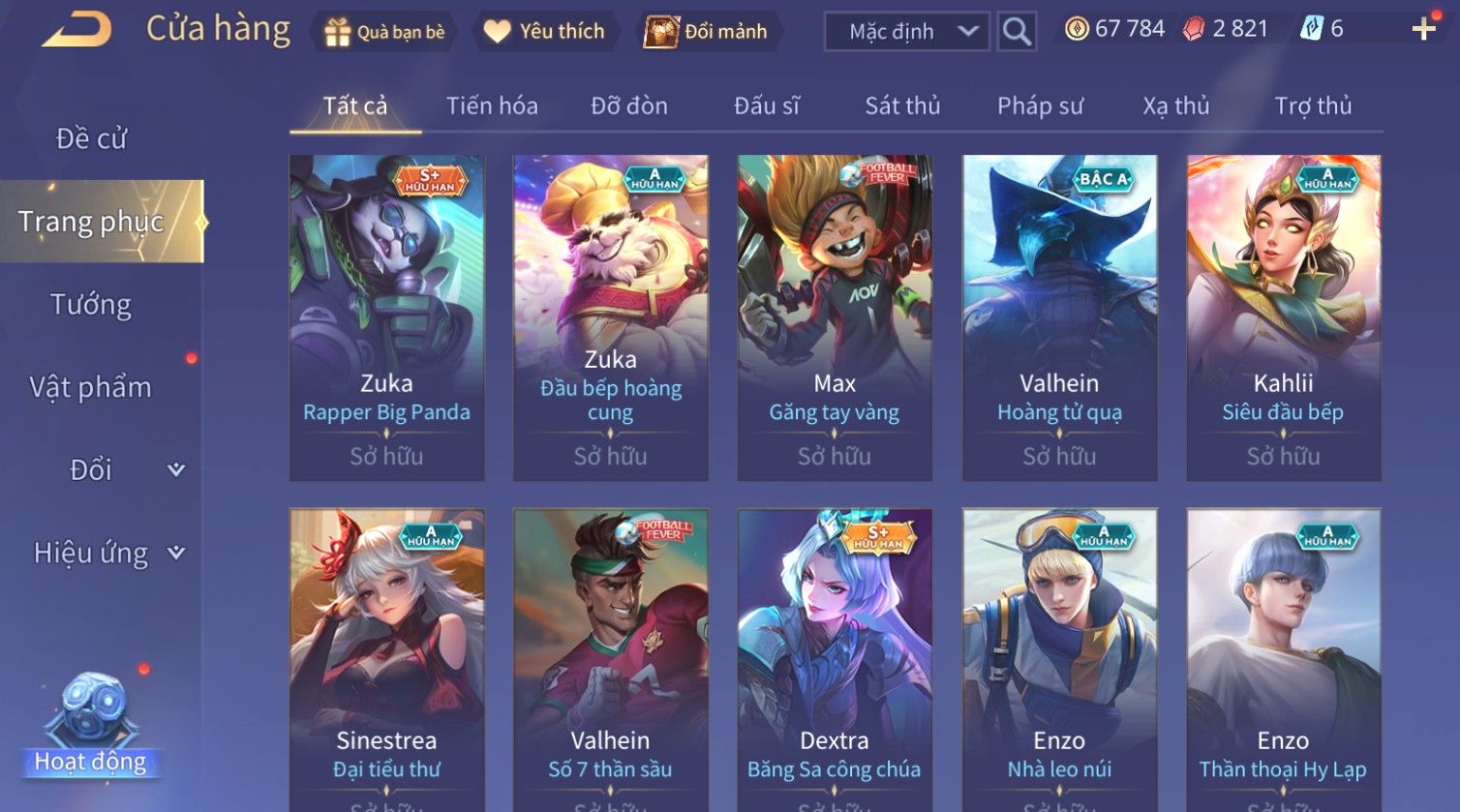This screenshot has height=812, width=1460.
Task: Select the Pháp sư tab
Action: coord(1040,105)
